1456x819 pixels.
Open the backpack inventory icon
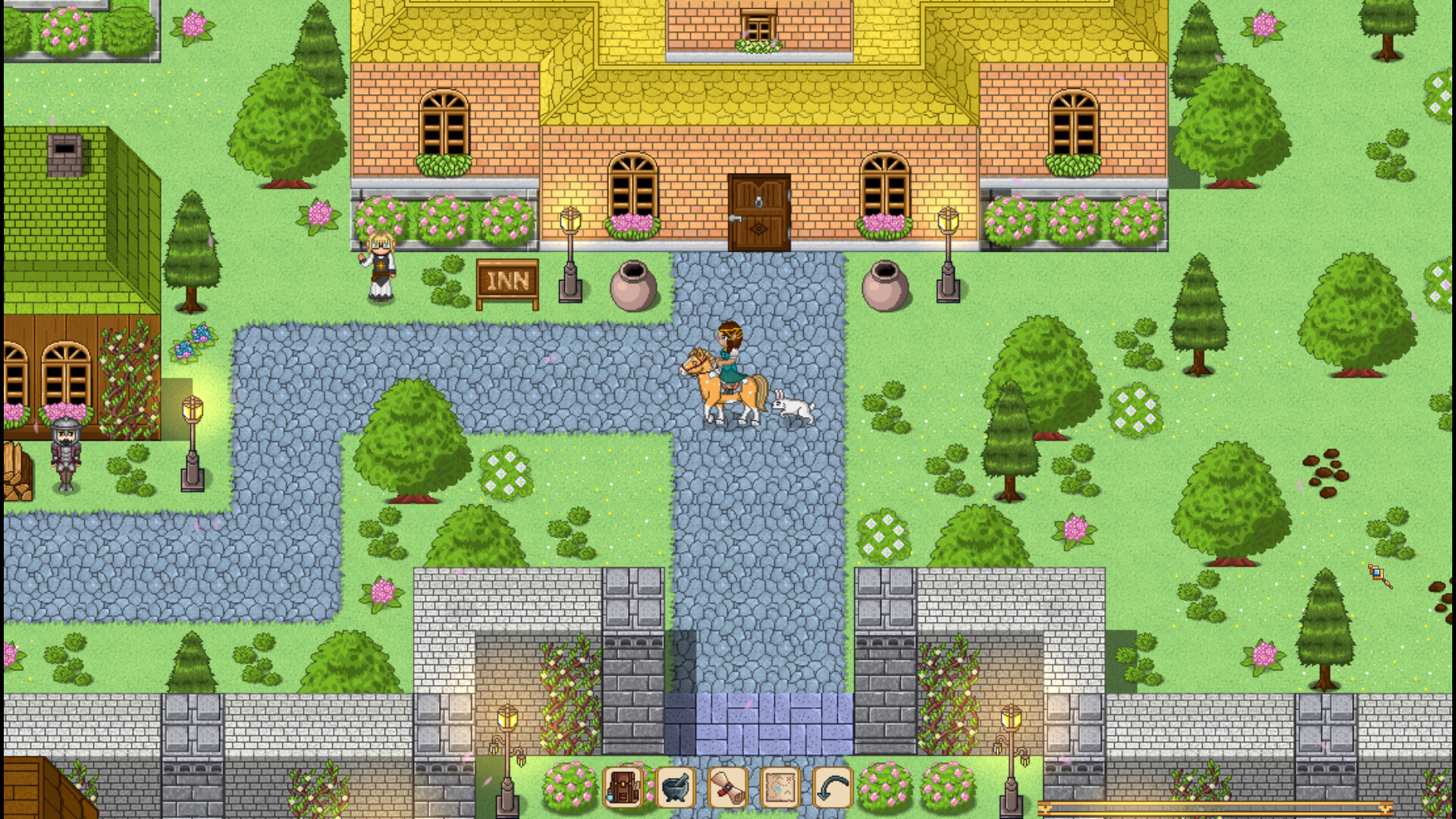[623, 789]
